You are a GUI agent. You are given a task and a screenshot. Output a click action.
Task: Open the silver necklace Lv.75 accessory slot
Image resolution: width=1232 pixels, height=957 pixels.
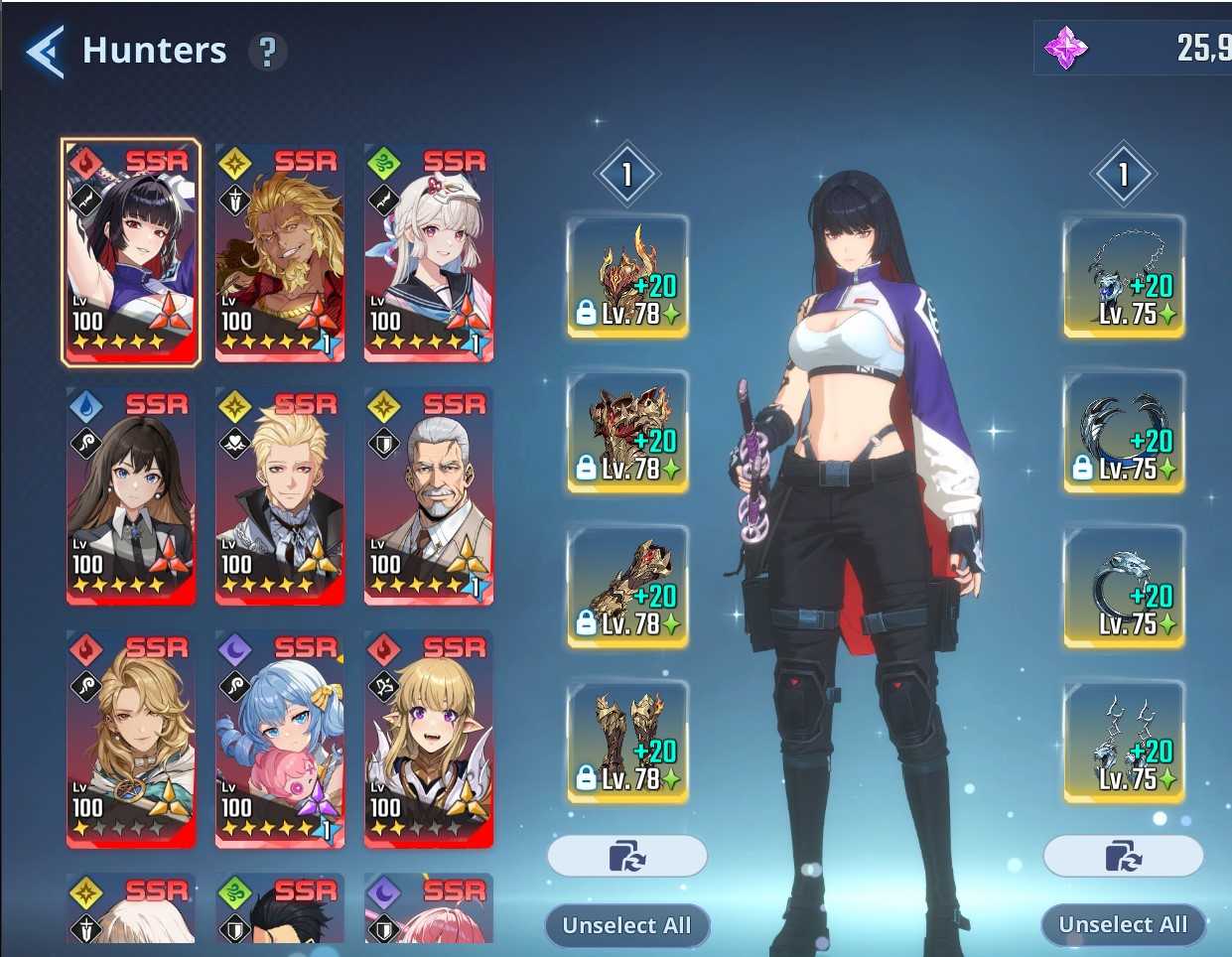(x=1124, y=277)
